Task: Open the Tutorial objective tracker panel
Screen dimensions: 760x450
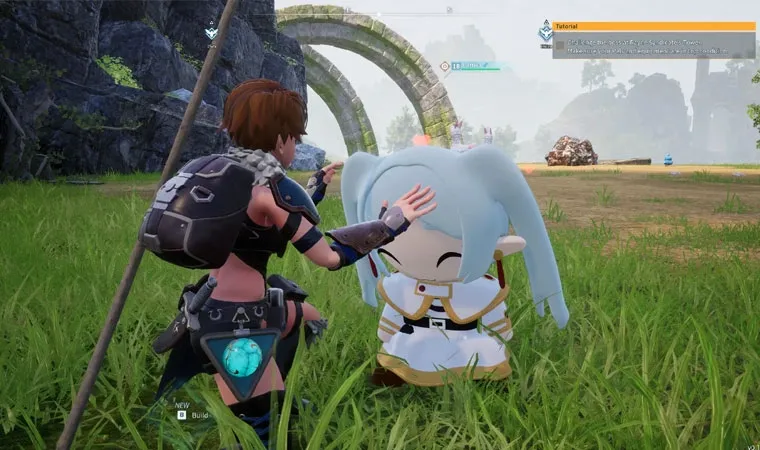Action: tap(654, 26)
